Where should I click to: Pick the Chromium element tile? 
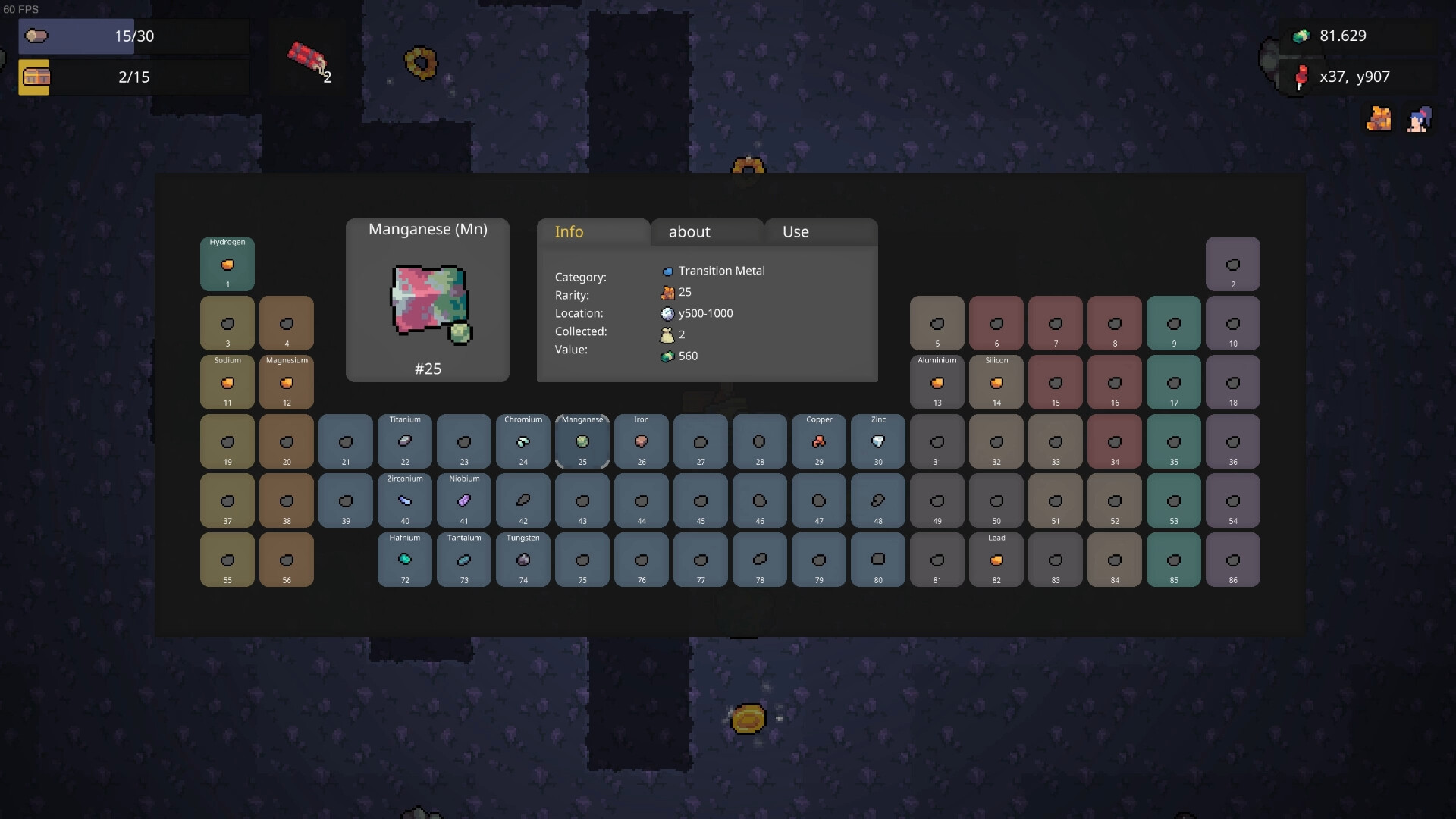pyautogui.click(x=523, y=441)
